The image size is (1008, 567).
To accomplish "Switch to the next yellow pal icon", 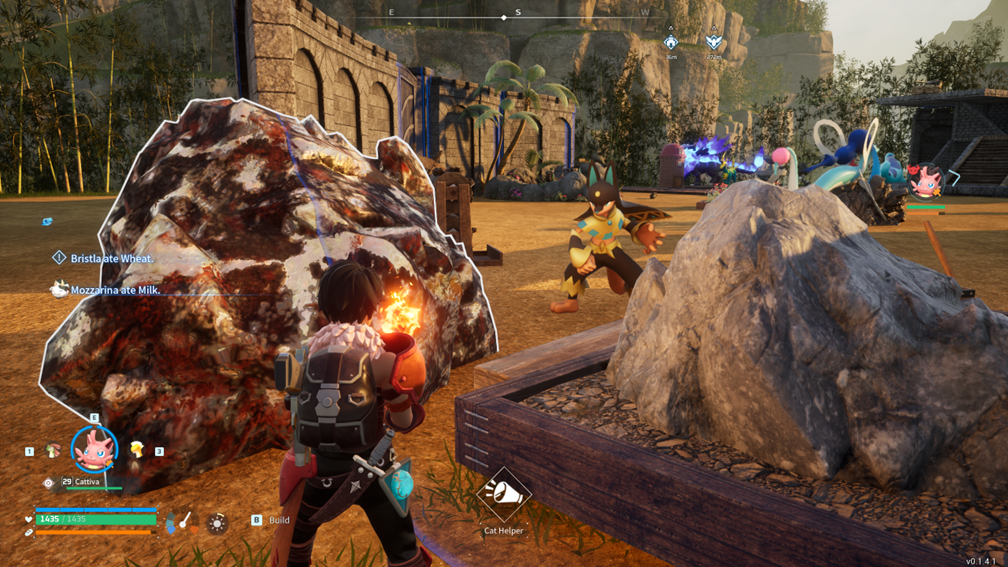I will [137, 450].
